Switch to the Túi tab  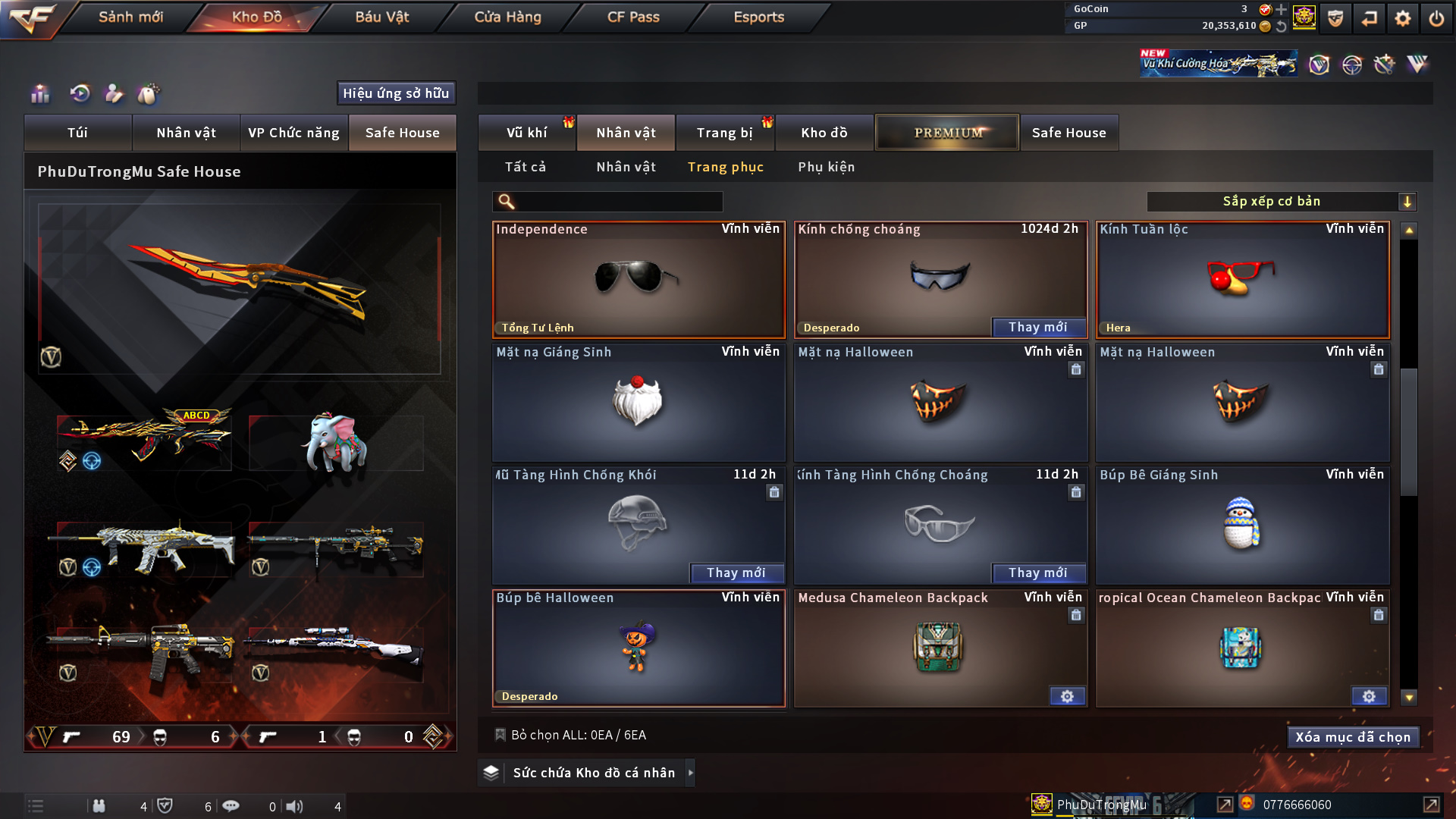coord(77,133)
